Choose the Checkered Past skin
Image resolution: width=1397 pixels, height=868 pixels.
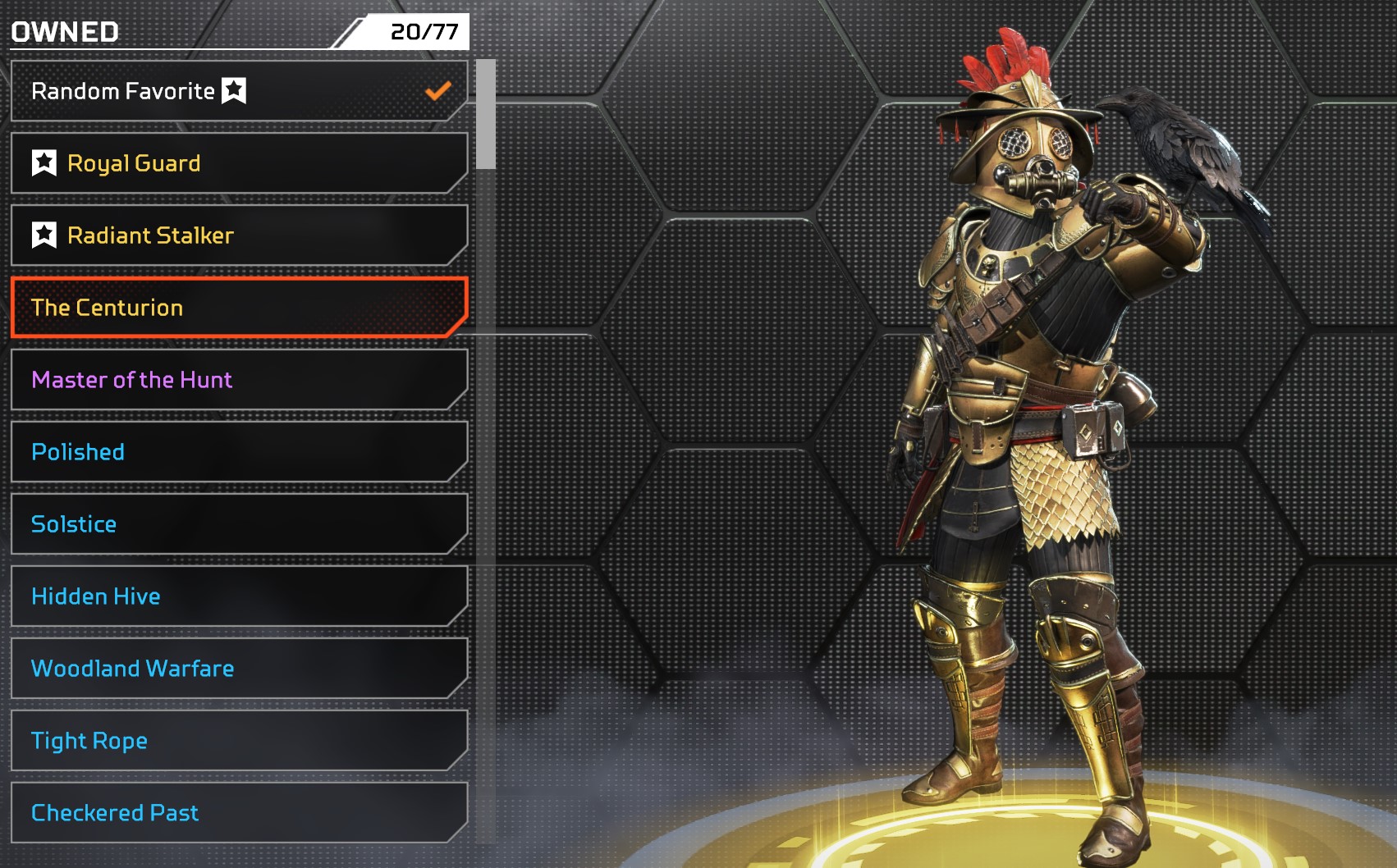[x=238, y=813]
